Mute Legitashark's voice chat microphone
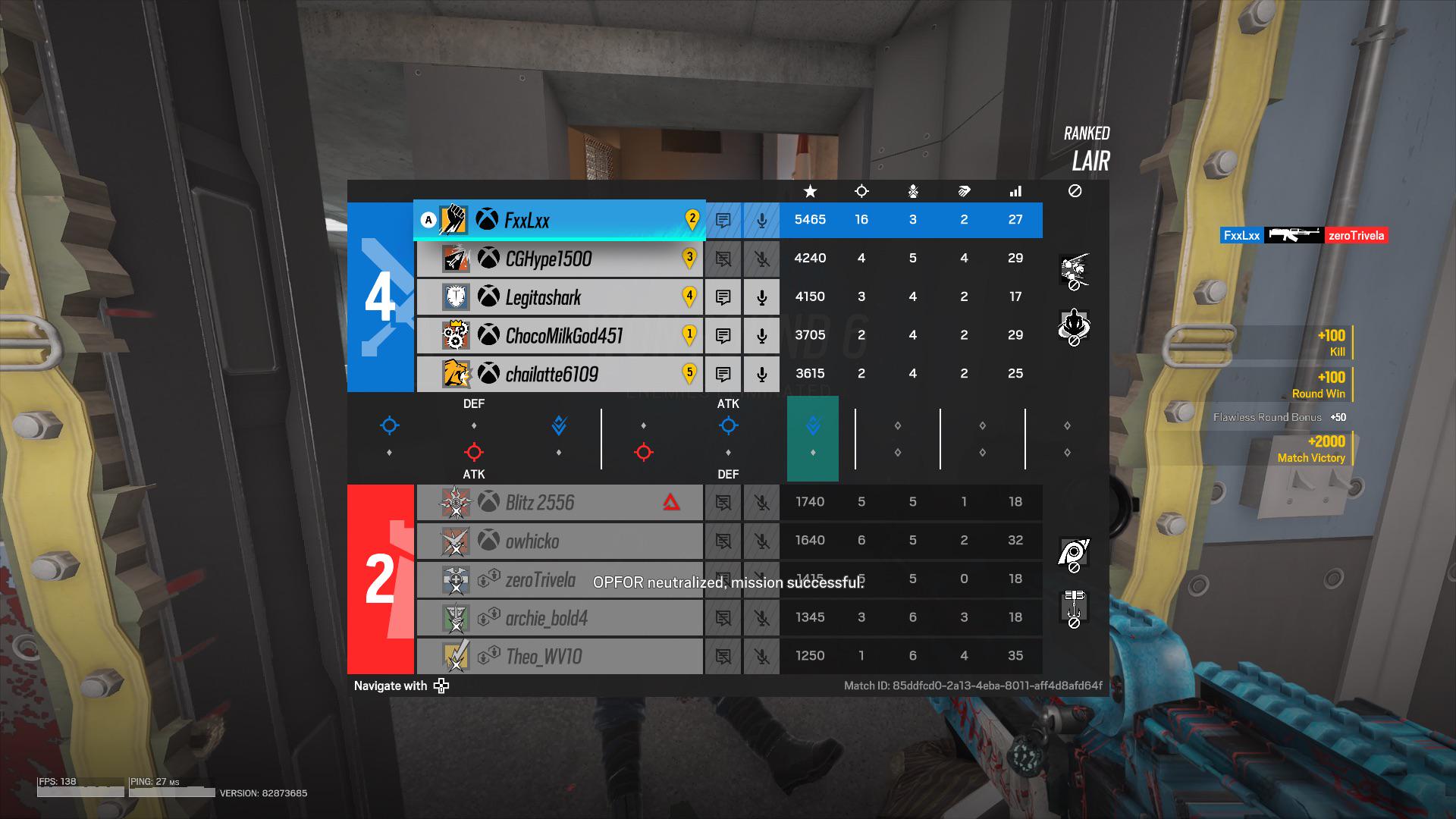This screenshot has width=1456, height=819. (x=761, y=297)
